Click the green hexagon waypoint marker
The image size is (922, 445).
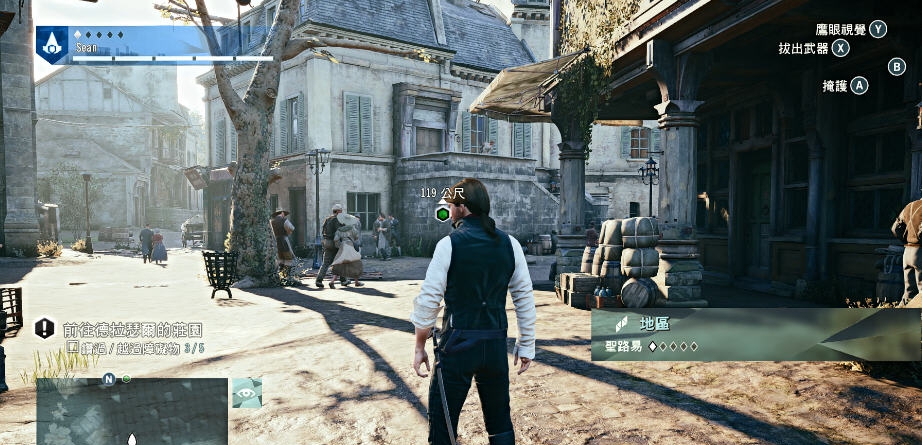[442, 212]
